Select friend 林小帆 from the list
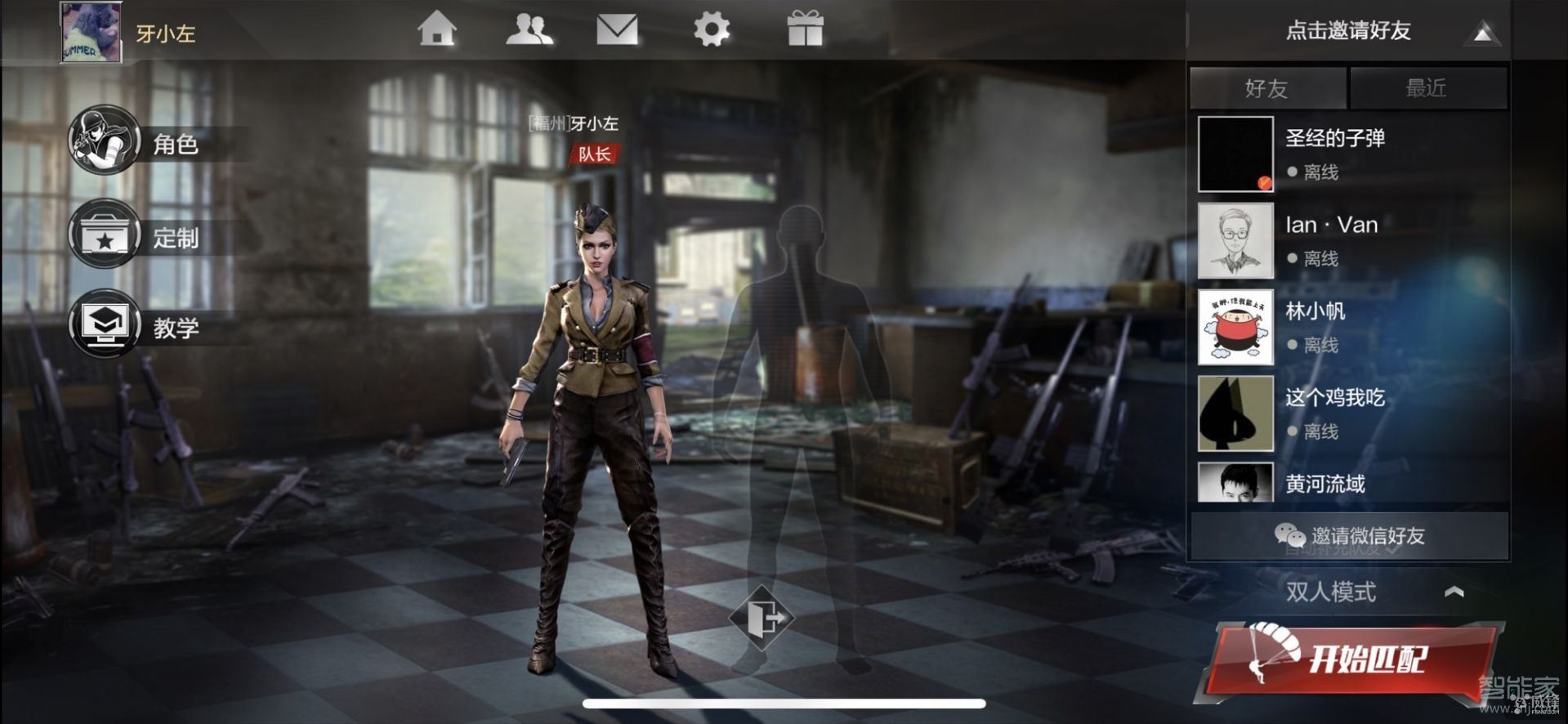Image resolution: width=1568 pixels, height=724 pixels. 1348,327
